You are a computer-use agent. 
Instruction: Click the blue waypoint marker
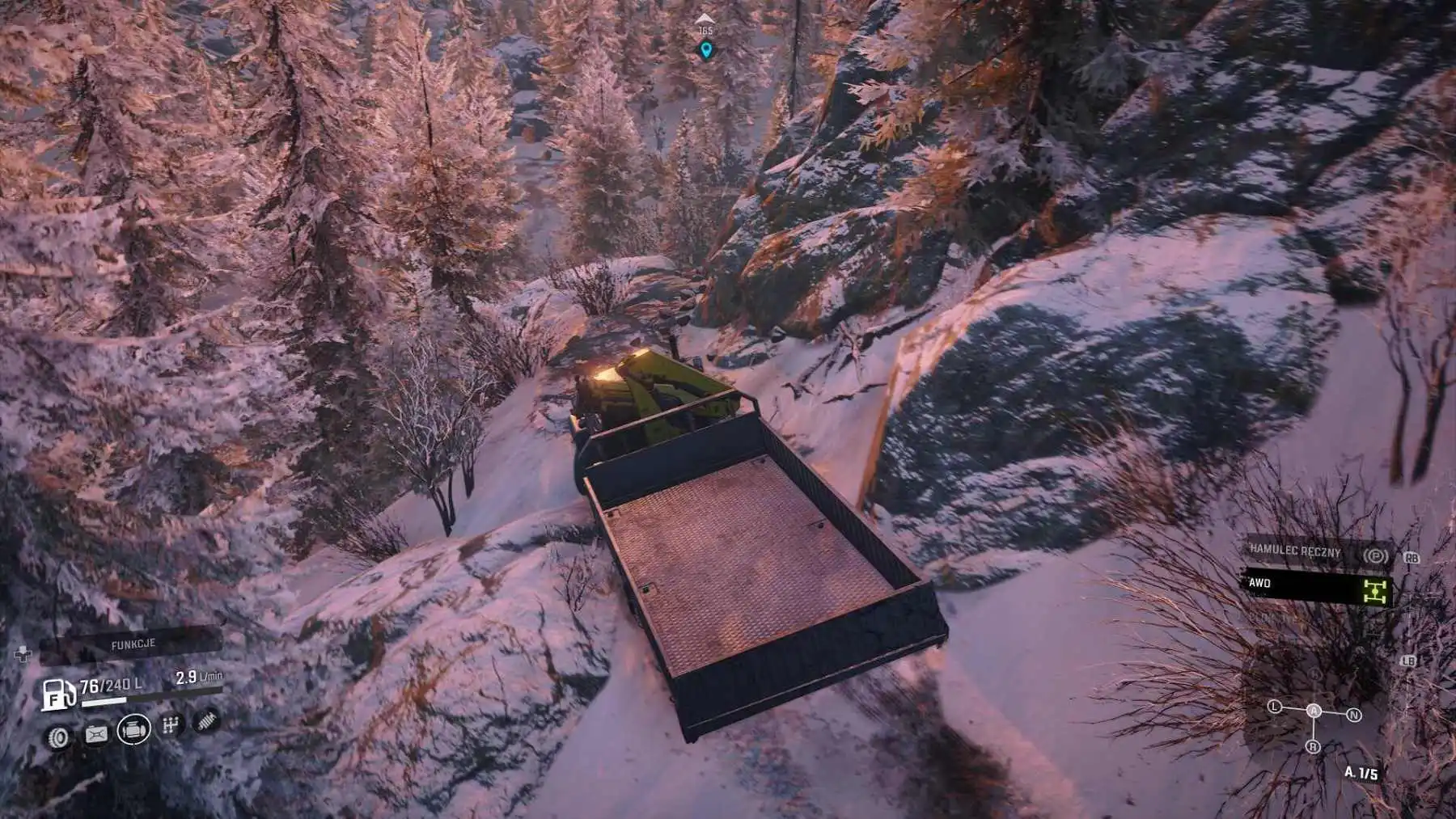706,51
